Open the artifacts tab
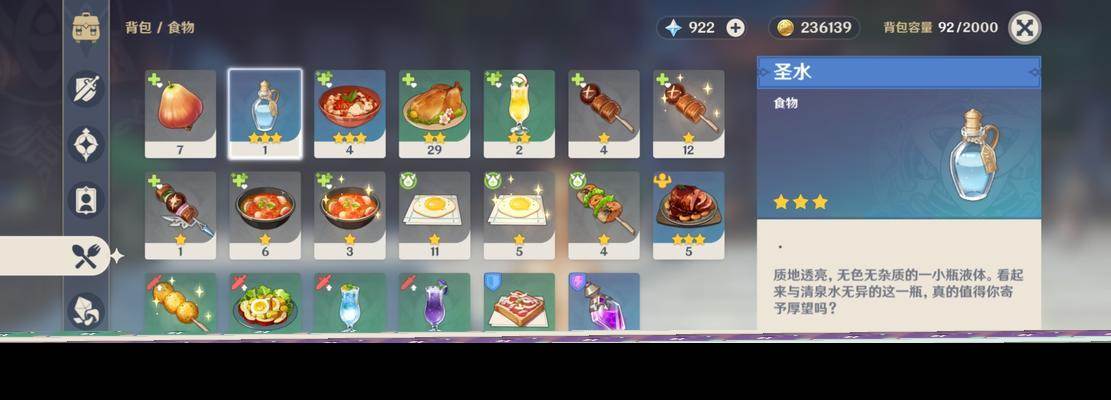The width and height of the screenshot is (1111, 400). [x=86, y=144]
